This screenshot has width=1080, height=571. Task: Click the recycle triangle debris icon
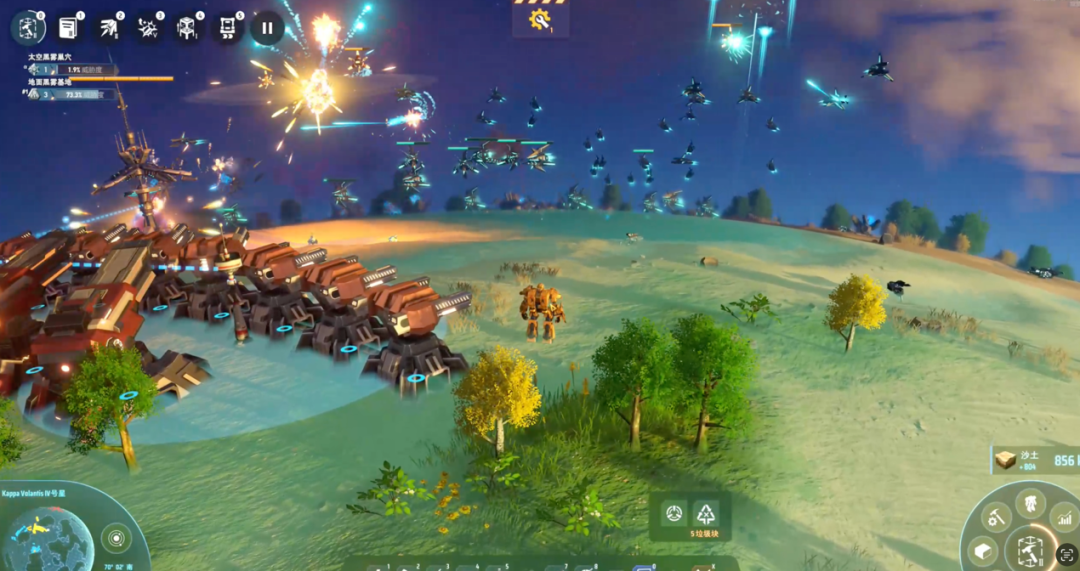[x=706, y=514]
